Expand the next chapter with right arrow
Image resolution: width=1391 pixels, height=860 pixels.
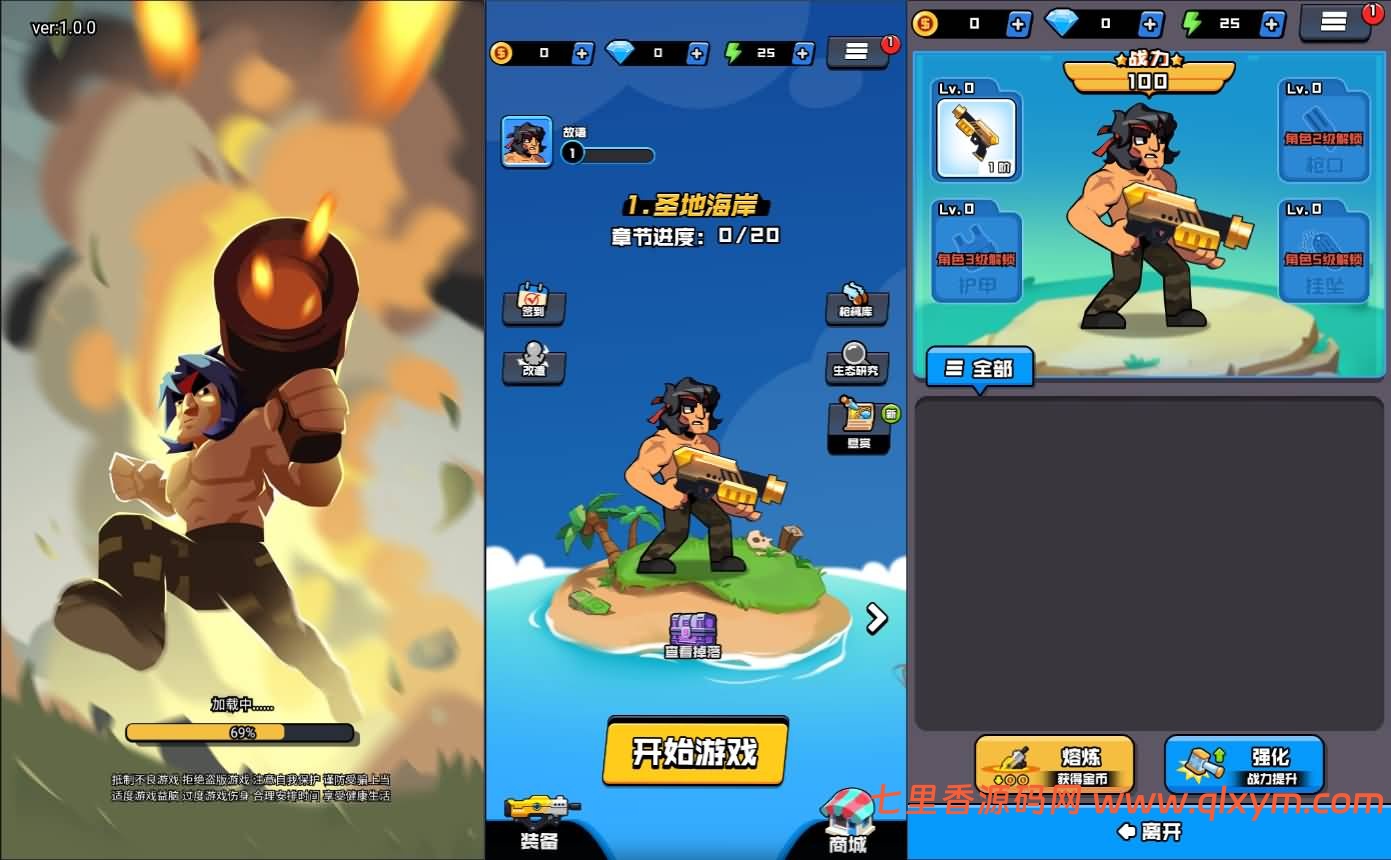[x=877, y=618]
